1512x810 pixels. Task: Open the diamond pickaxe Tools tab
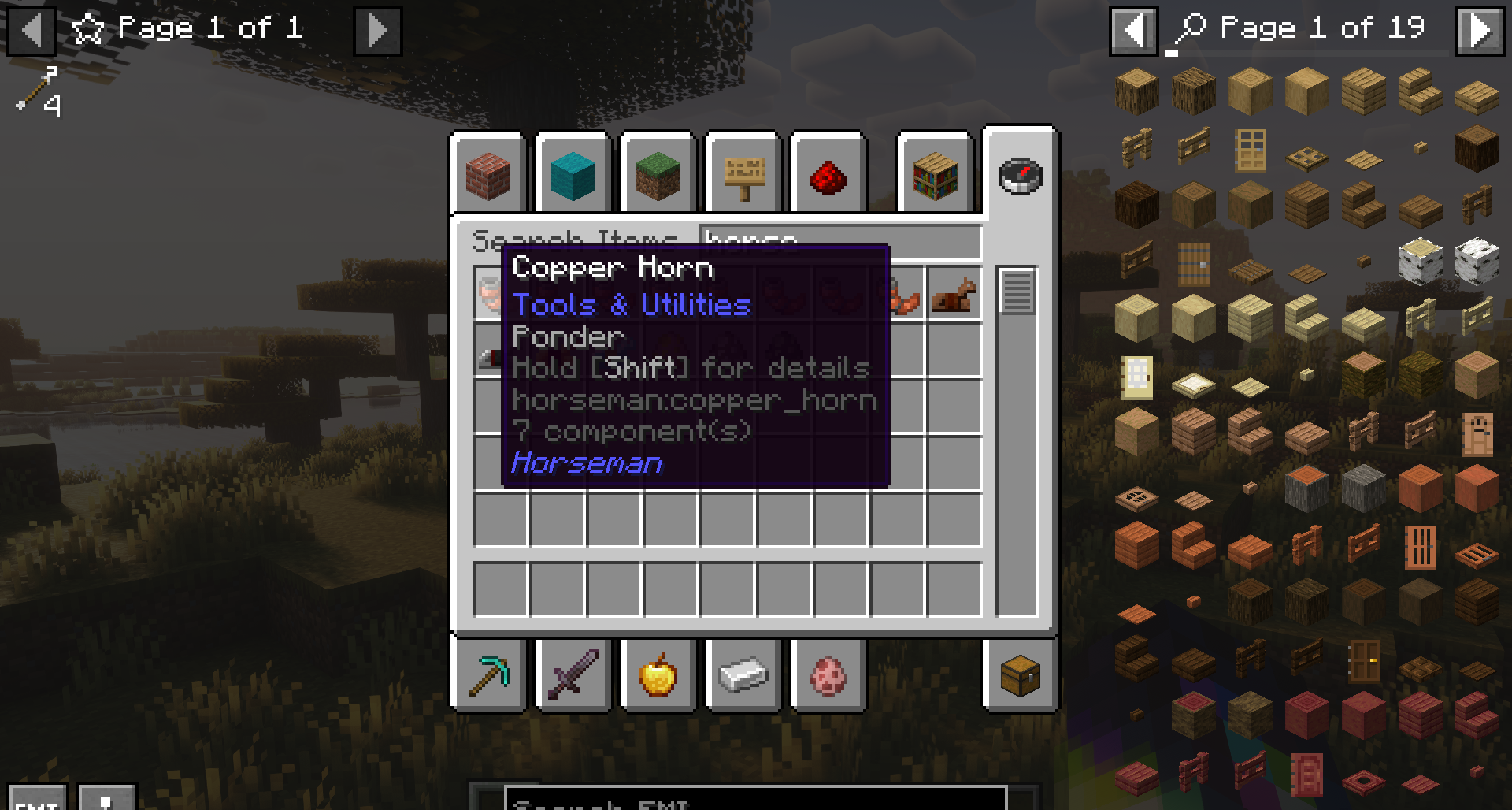coord(488,675)
